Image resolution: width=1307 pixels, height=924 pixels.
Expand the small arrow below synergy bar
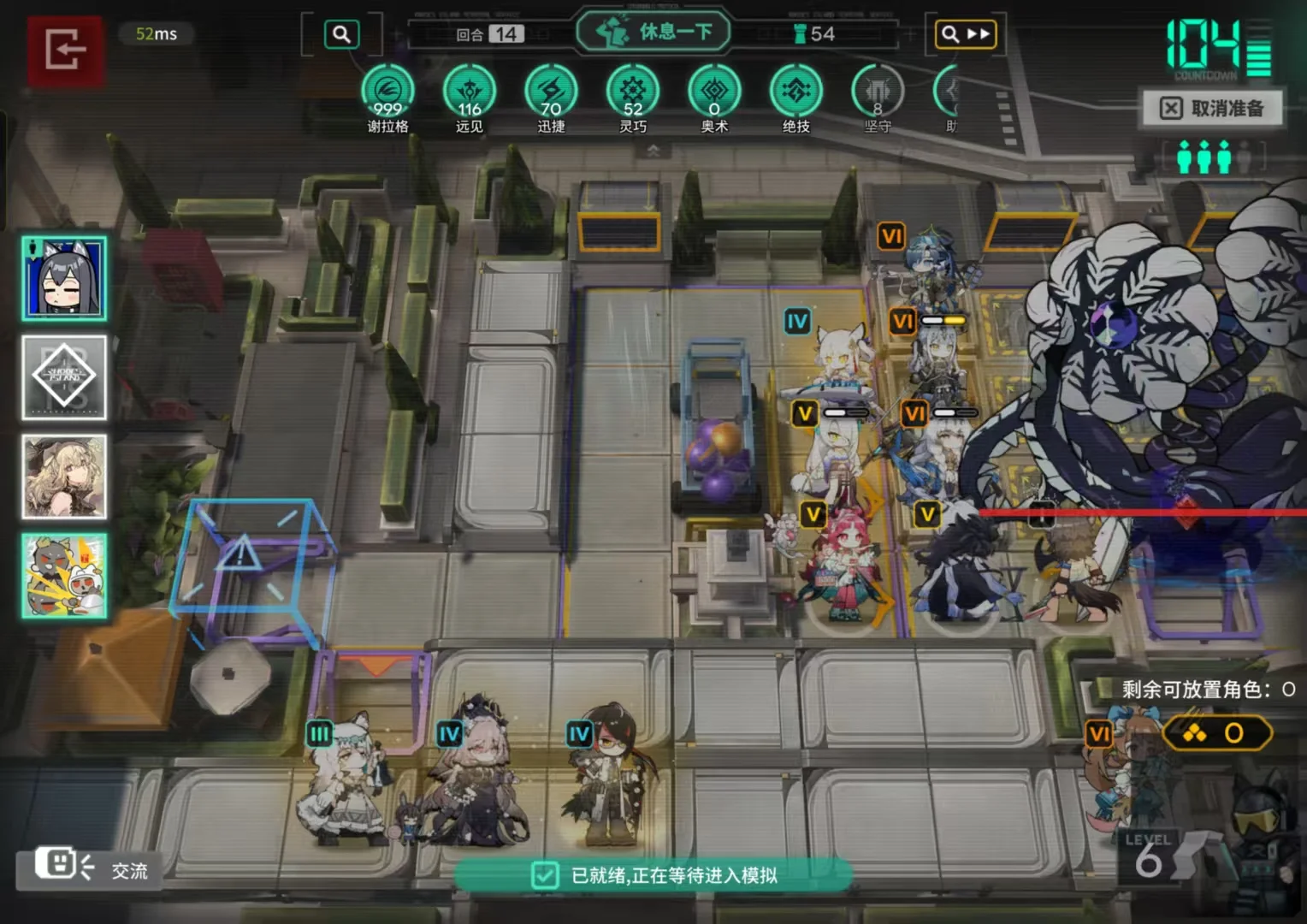point(653,151)
